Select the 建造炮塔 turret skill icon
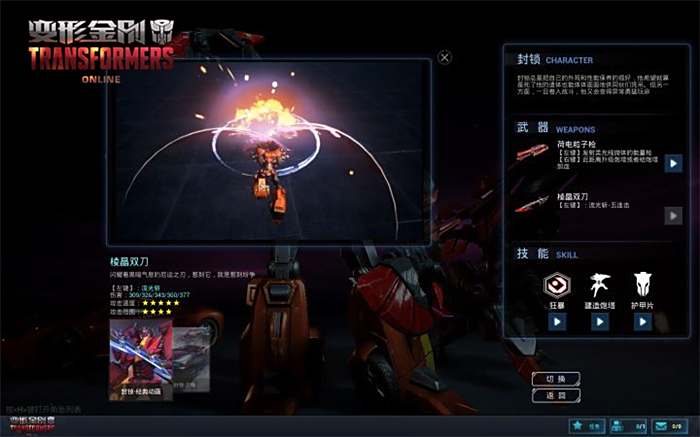Image resolution: width=700 pixels, height=437 pixels. point(600,284)
